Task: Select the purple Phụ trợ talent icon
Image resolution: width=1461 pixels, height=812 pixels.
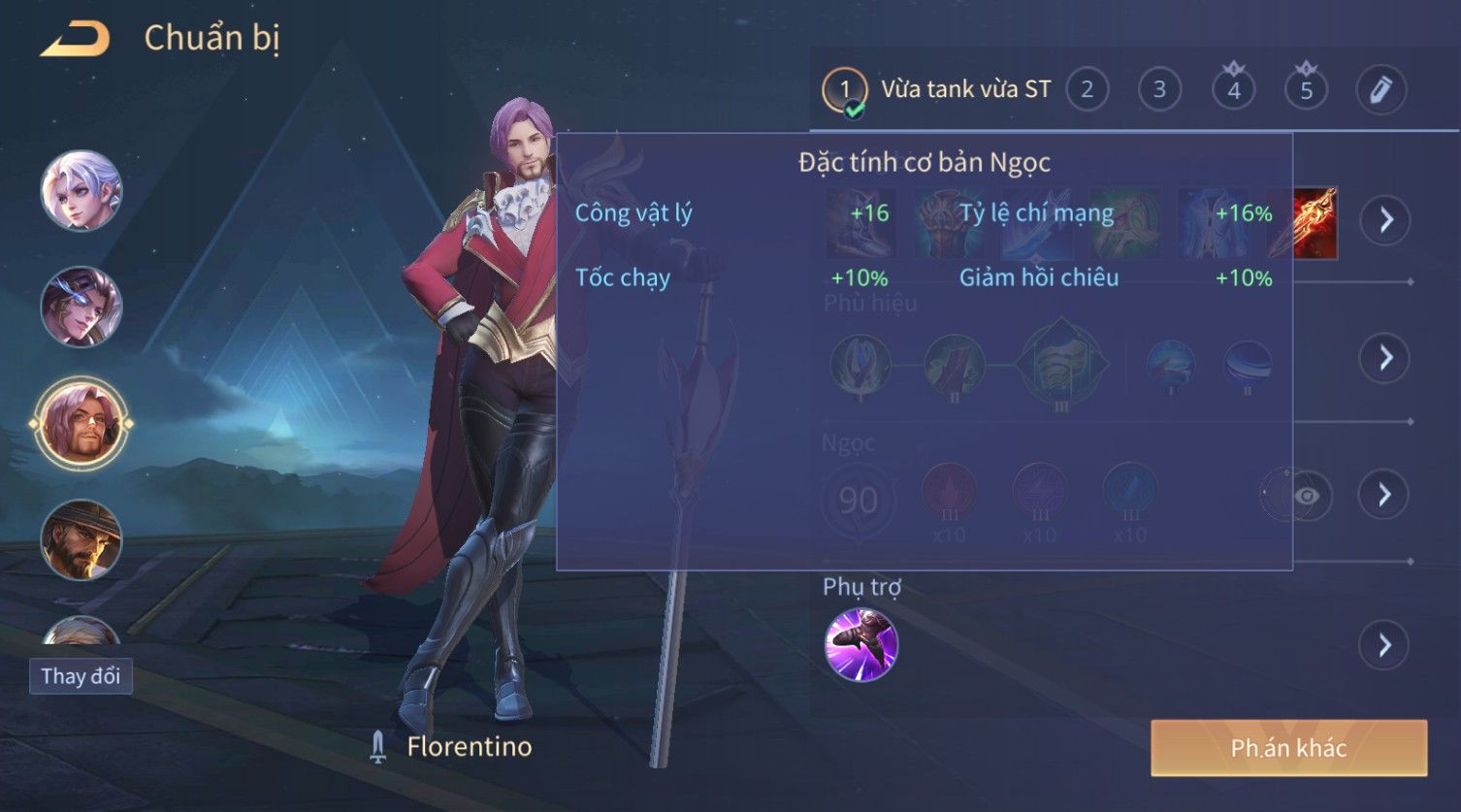Action: point(860,645)
